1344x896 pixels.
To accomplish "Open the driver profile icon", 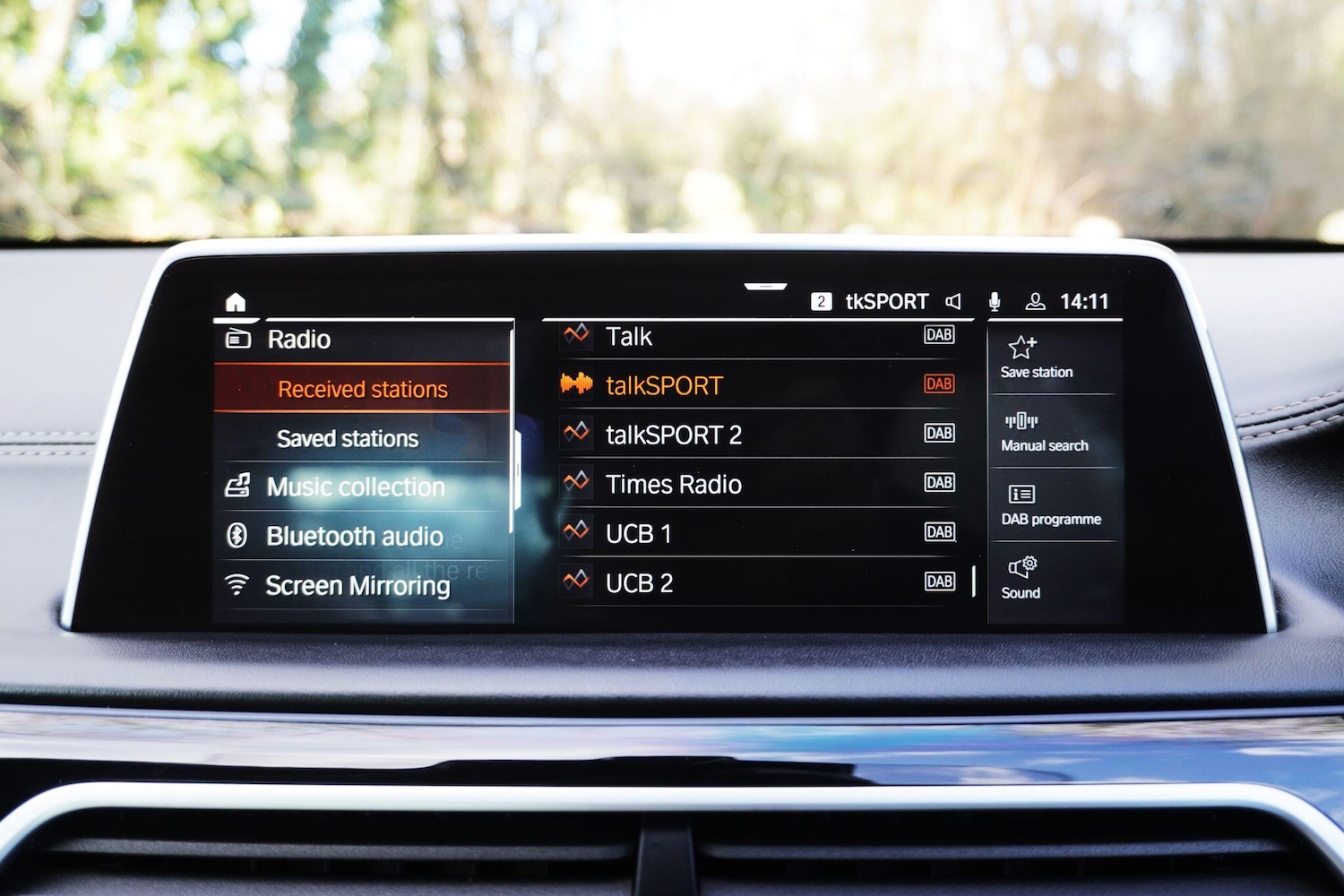I will point(1035,302).
